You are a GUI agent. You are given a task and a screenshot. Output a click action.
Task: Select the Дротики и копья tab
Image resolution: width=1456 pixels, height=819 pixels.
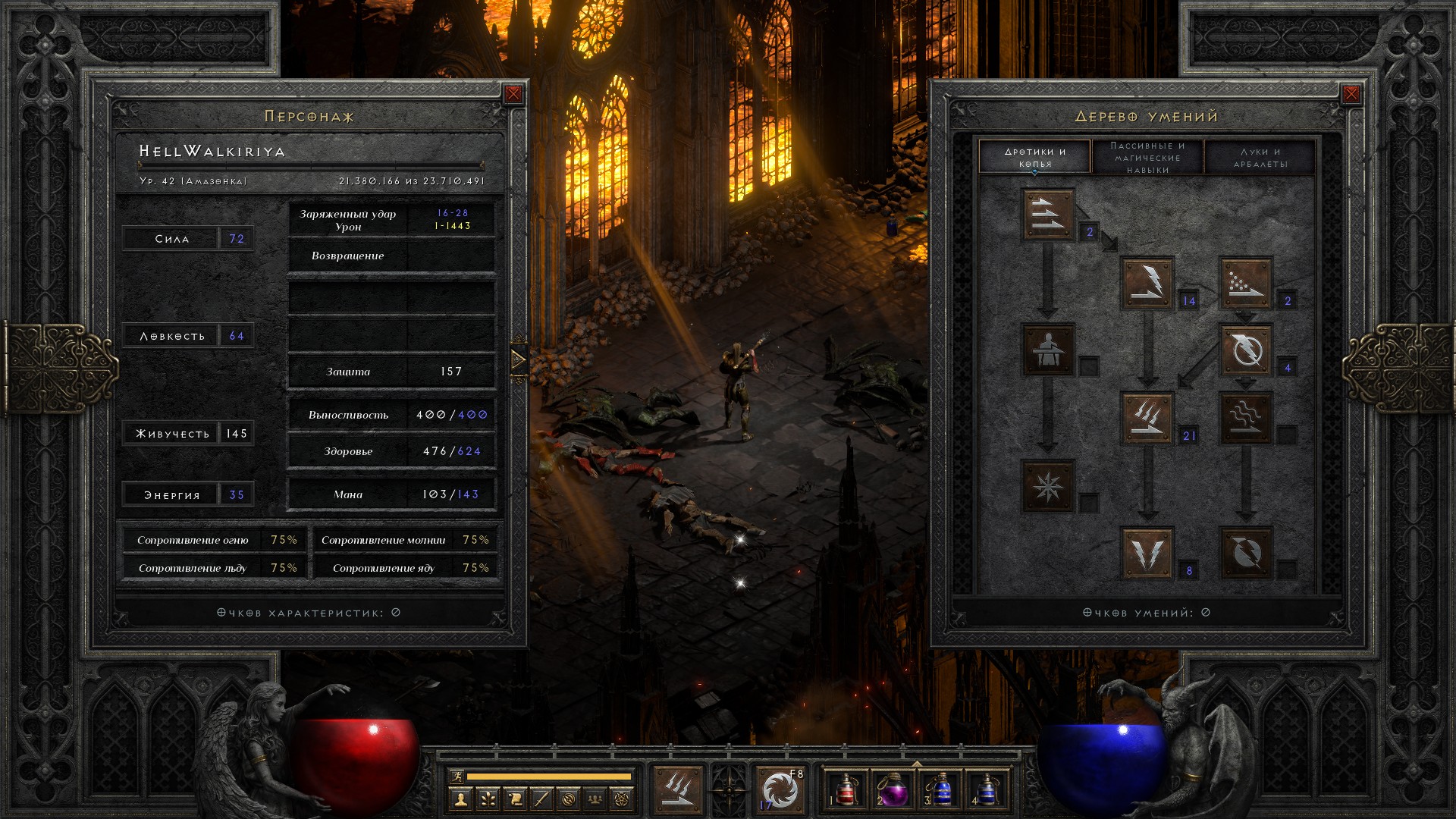click(x=1035, y=157)
